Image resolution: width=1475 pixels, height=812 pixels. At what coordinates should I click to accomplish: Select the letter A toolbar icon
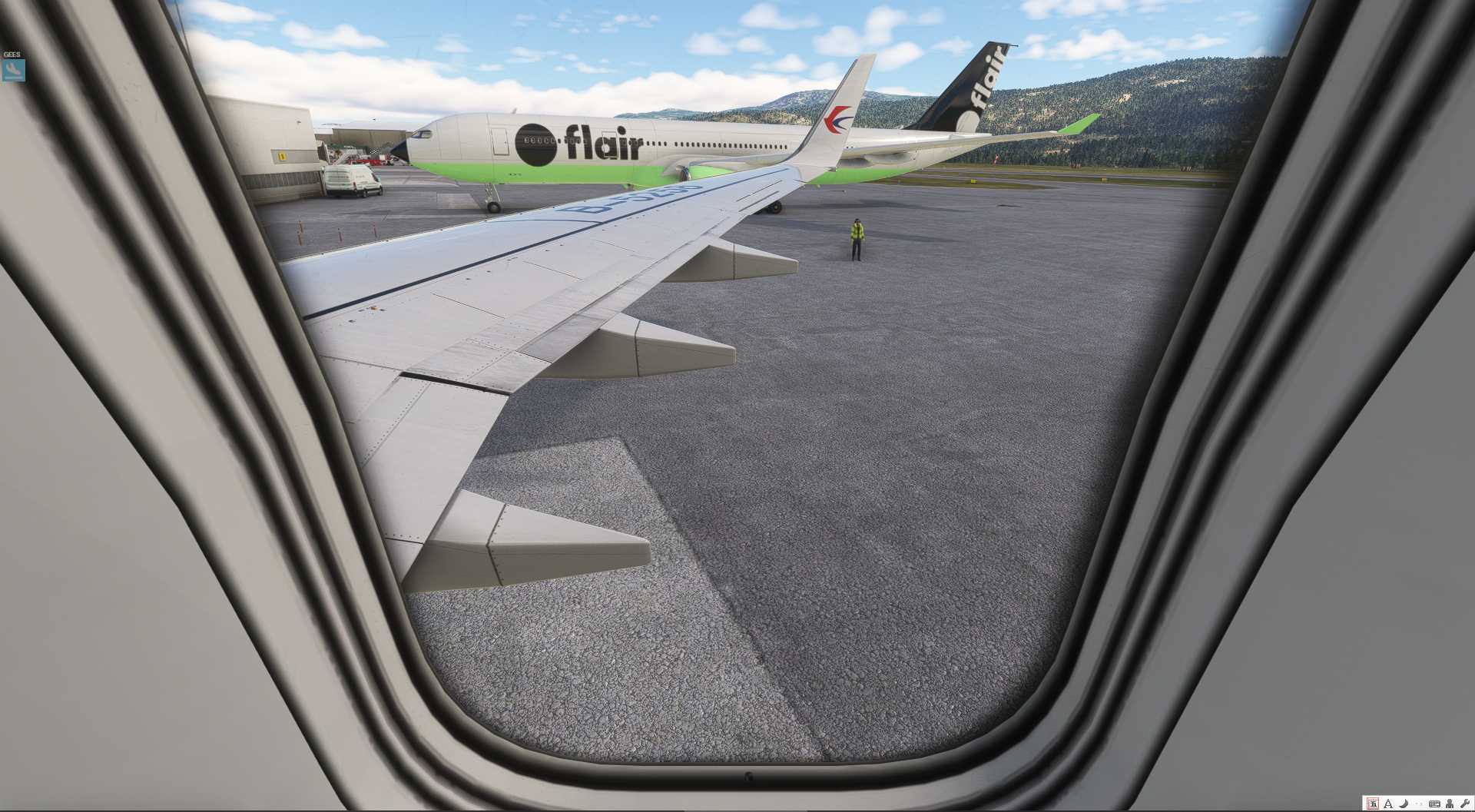pos(1388,804)
